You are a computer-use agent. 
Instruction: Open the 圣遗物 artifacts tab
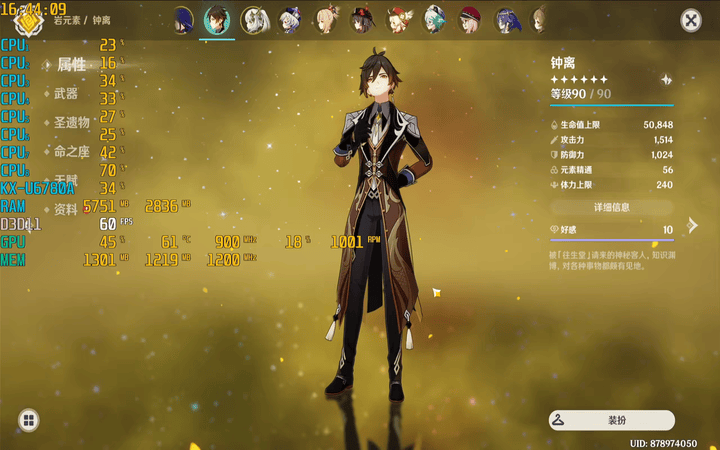coord(71,123)
